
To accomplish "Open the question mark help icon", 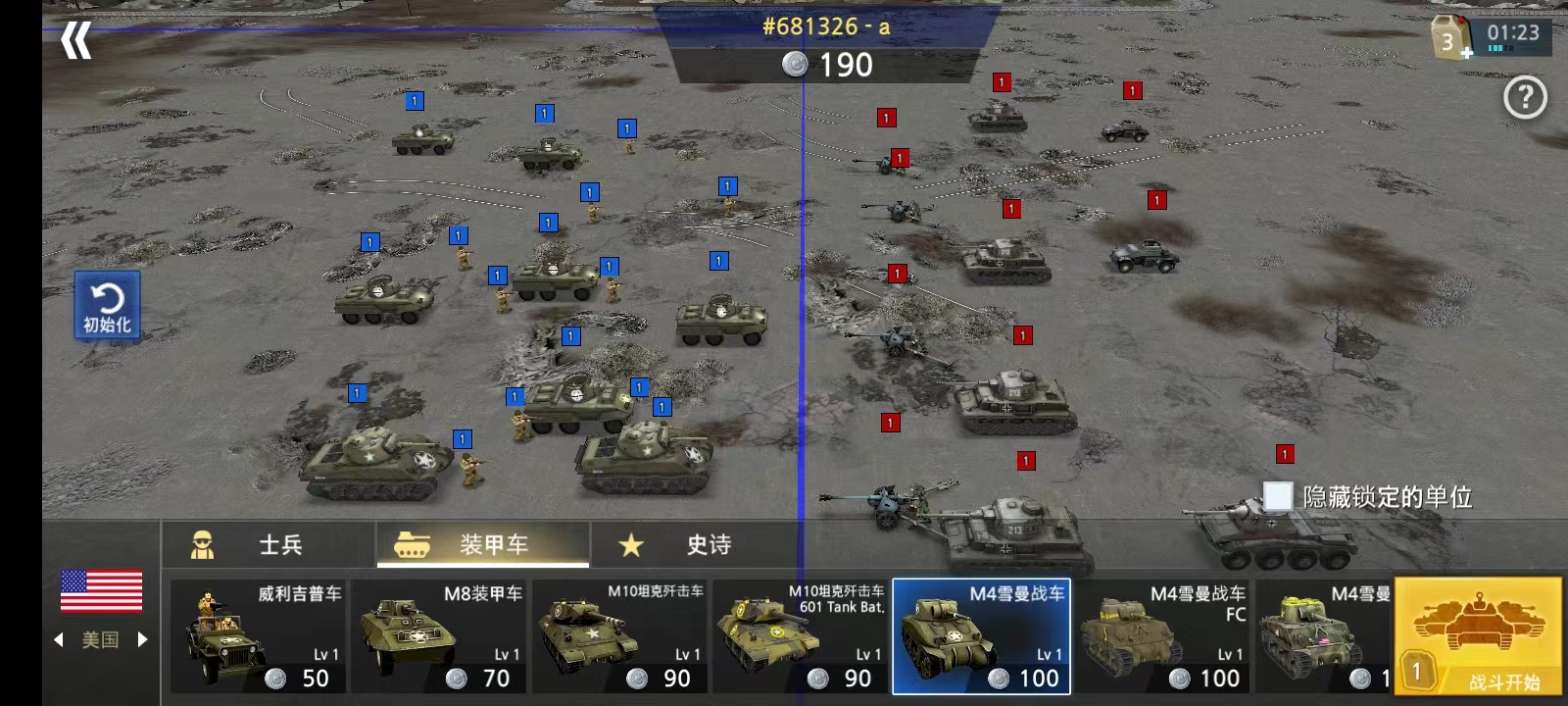I will 1525,97.
